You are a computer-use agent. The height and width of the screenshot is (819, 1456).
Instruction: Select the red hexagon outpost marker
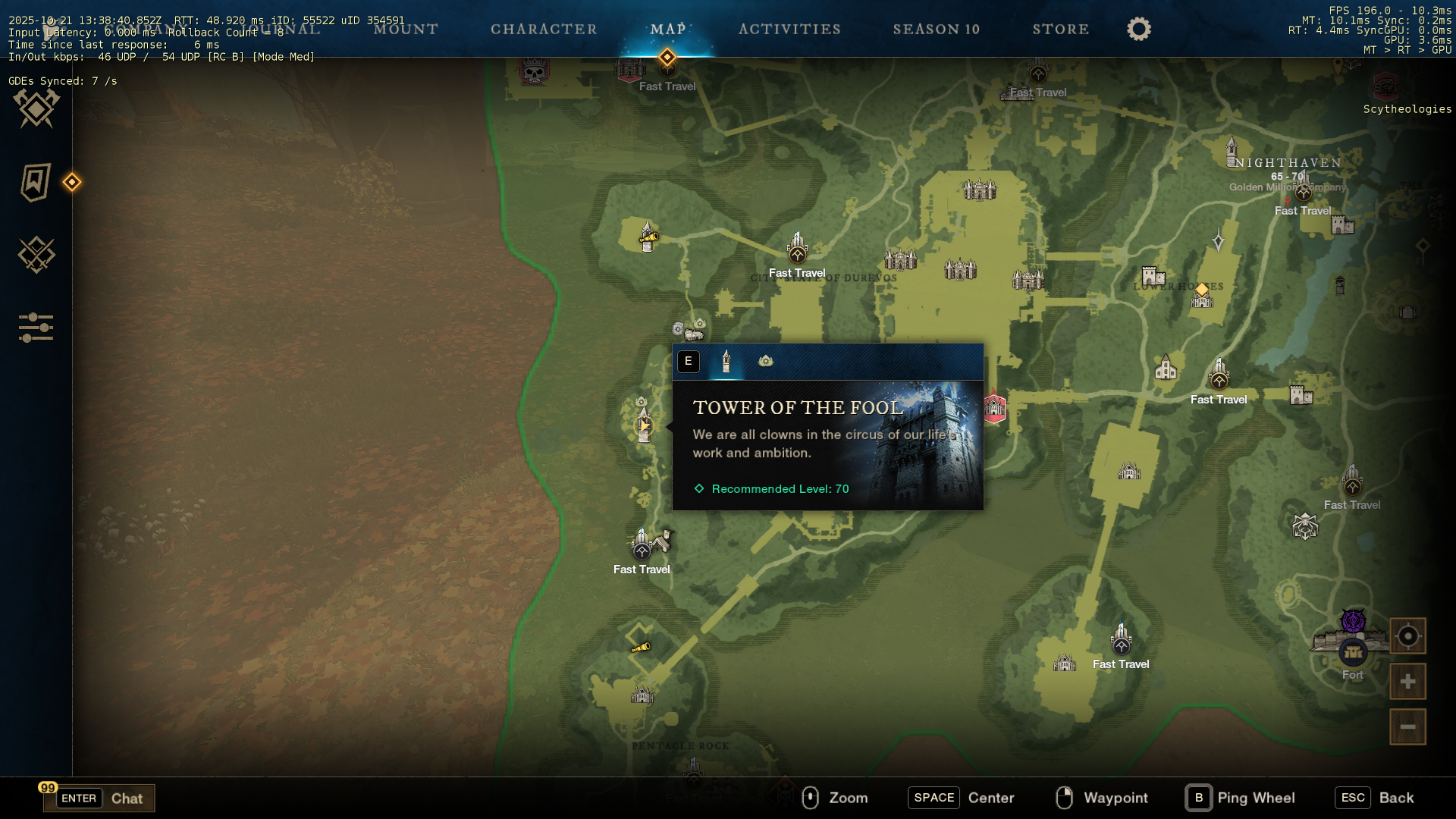click(x=994, y=408)
